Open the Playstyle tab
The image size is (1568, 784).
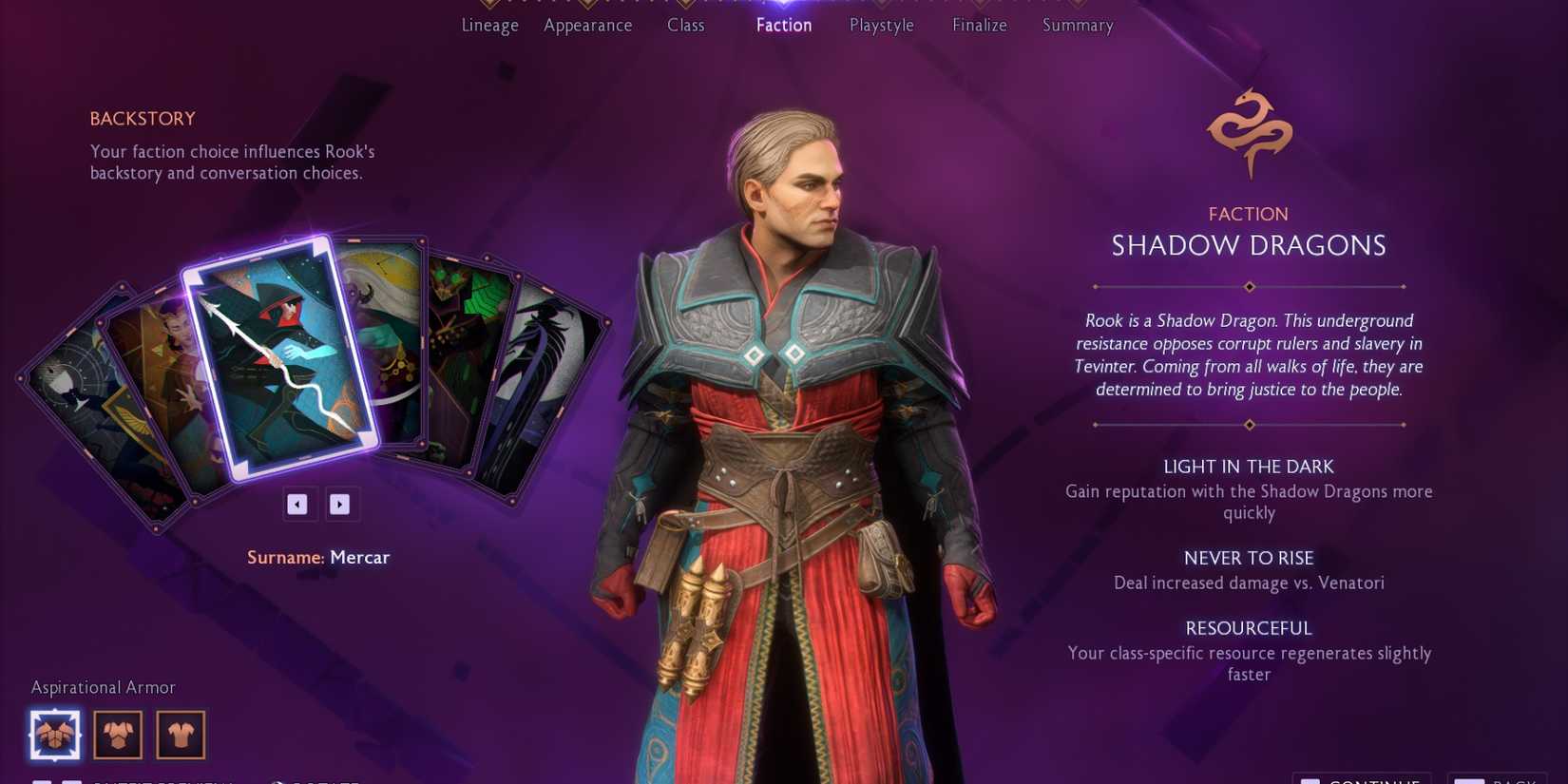[x=880, y=25]
